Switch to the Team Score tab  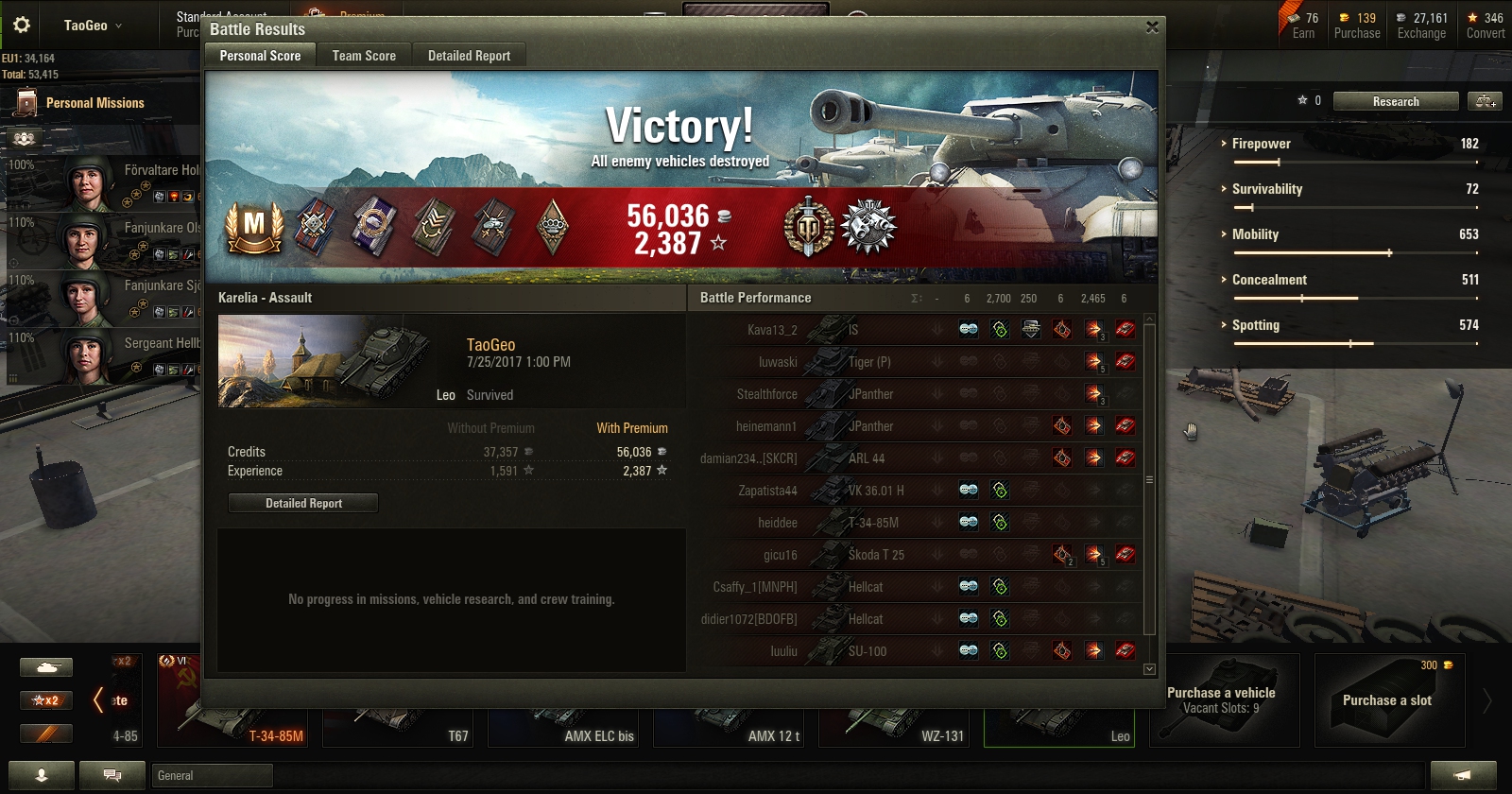(364, 56)
